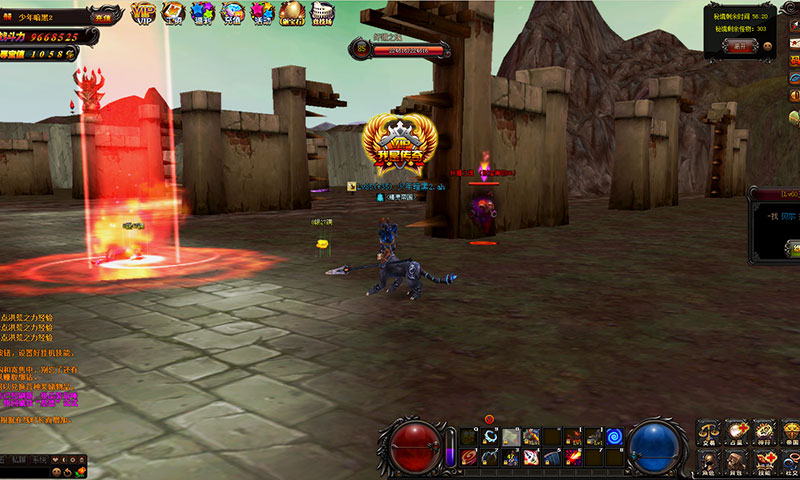Open the VIP menu icon
The width and height of the screenshot is (800, 480).
(142, 14)
